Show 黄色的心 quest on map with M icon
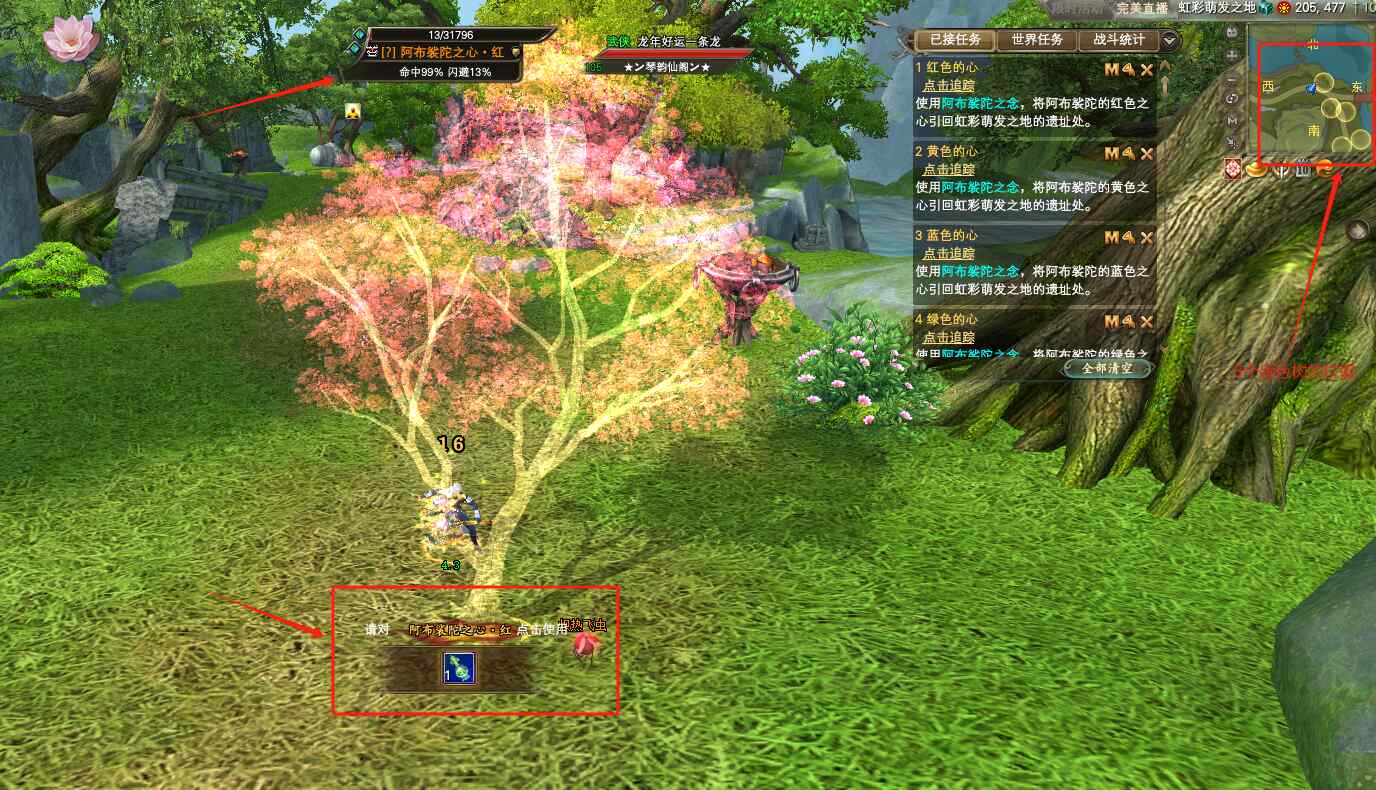This screenshot has height=790, width=1376. click(x=1111, y=154)
